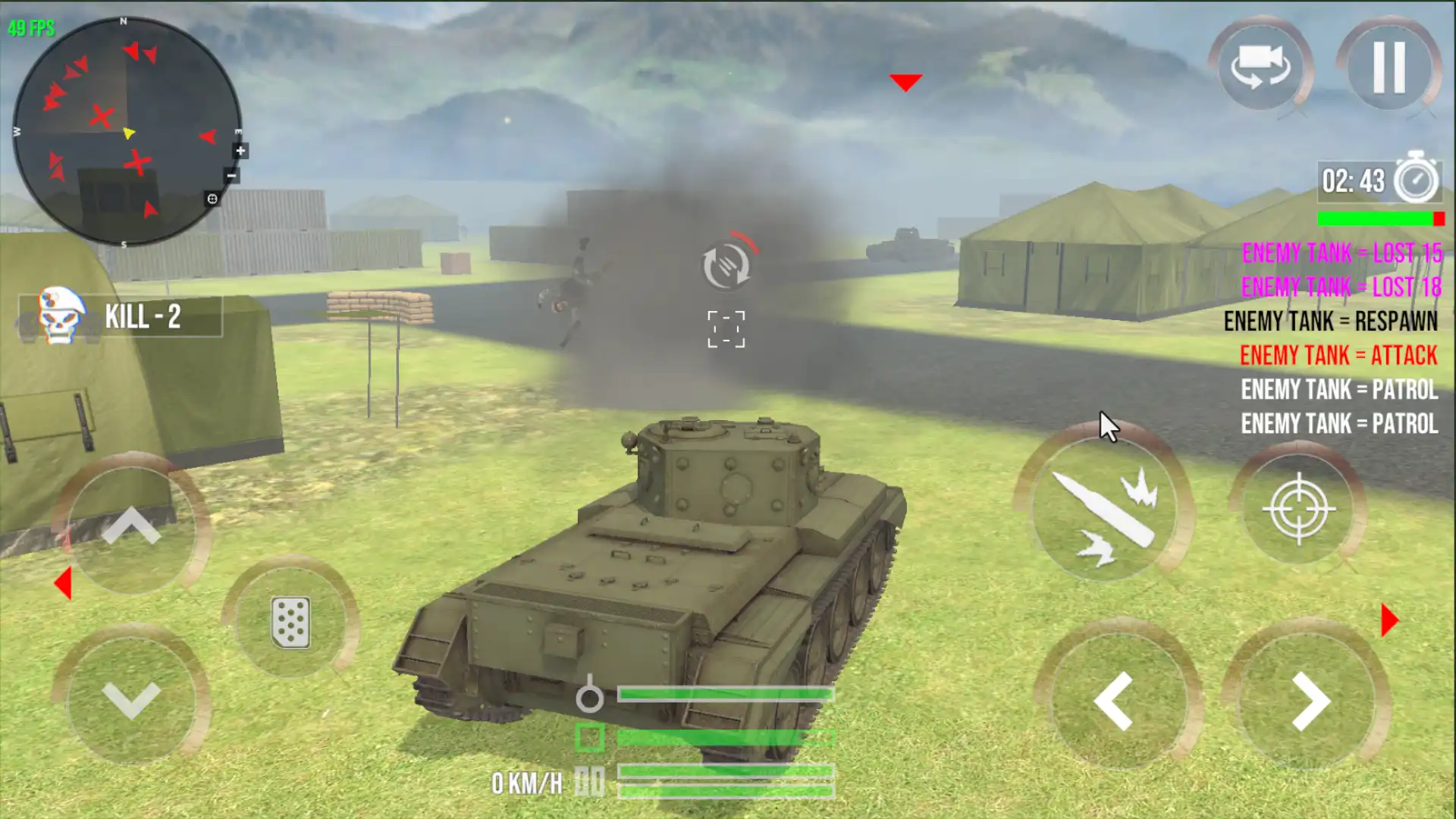Toggle the minimap's small circle button

(x=212, y=199)
